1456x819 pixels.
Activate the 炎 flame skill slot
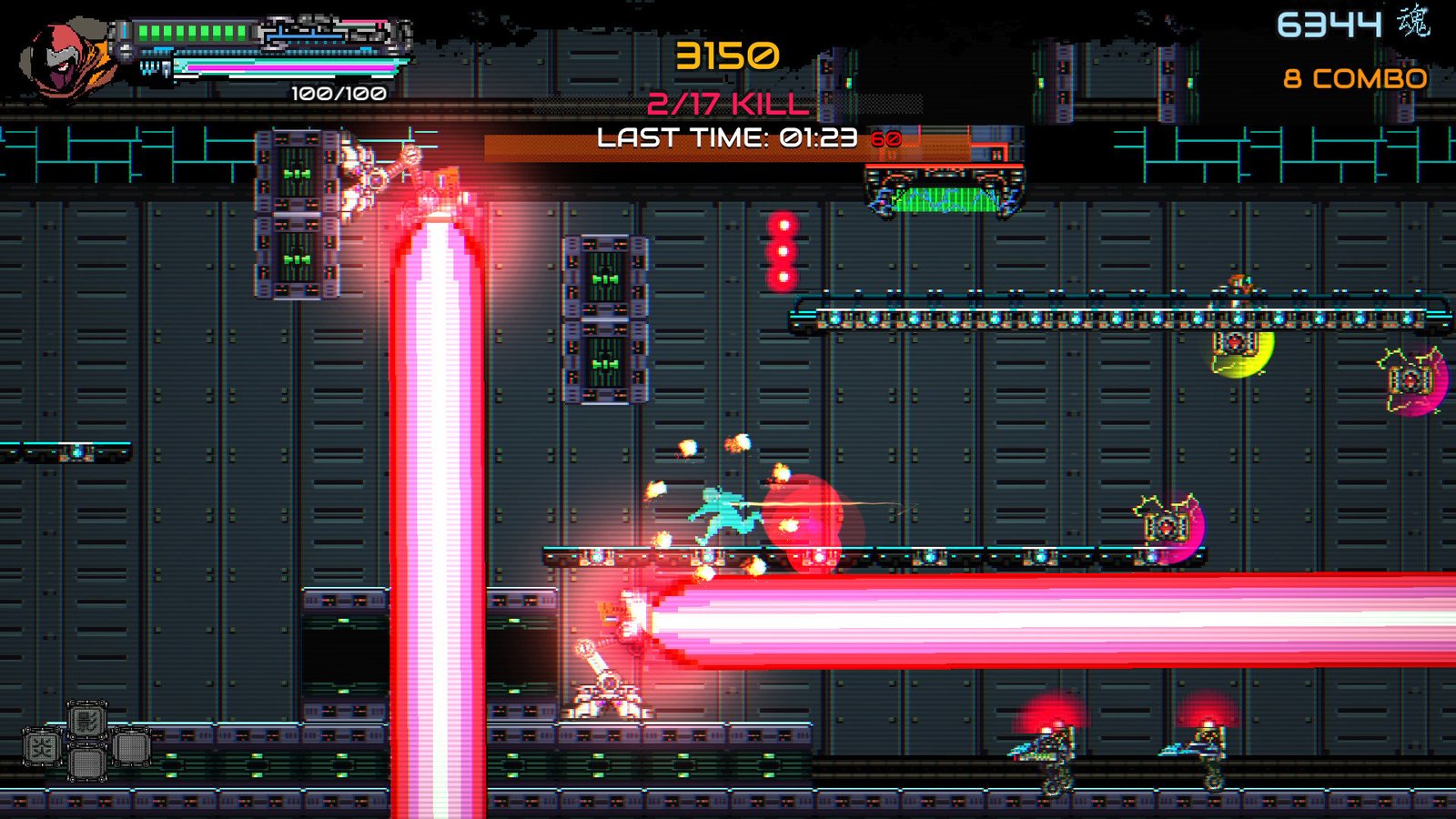click(x=43, y=748)
